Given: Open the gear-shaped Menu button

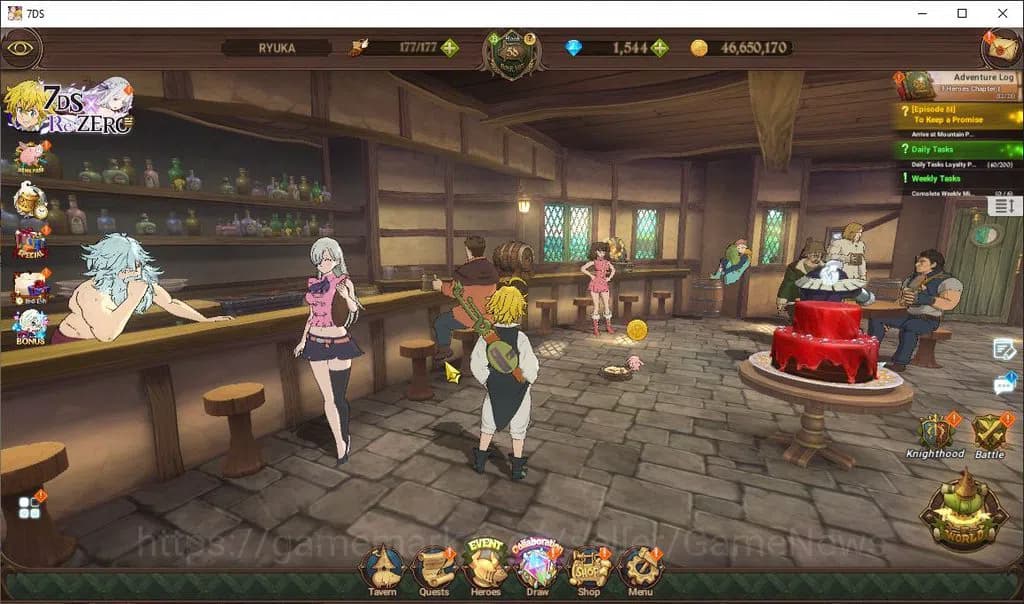Looking at the screenshot, I should point(641,570).
